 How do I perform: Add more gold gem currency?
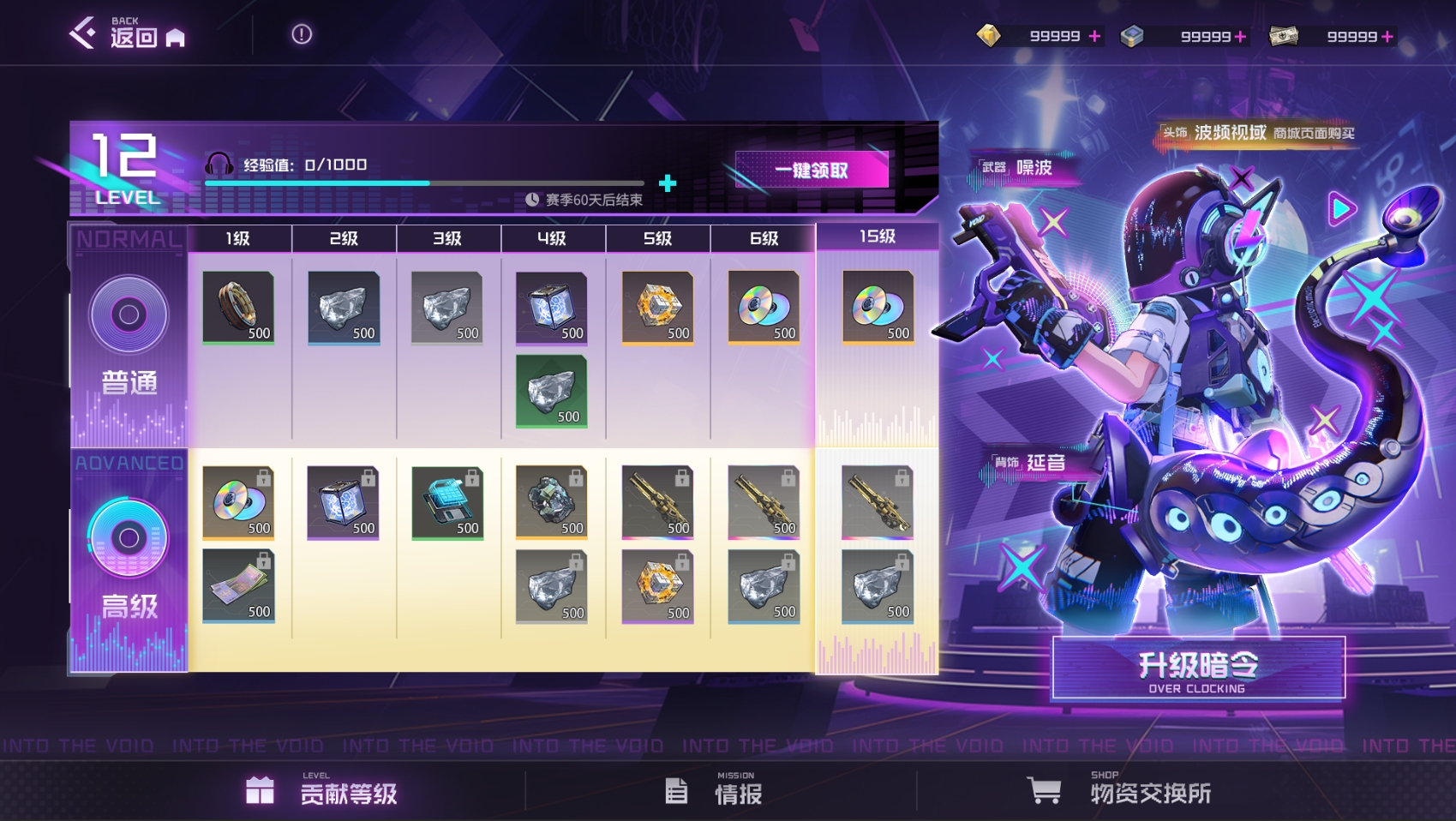1094,36
